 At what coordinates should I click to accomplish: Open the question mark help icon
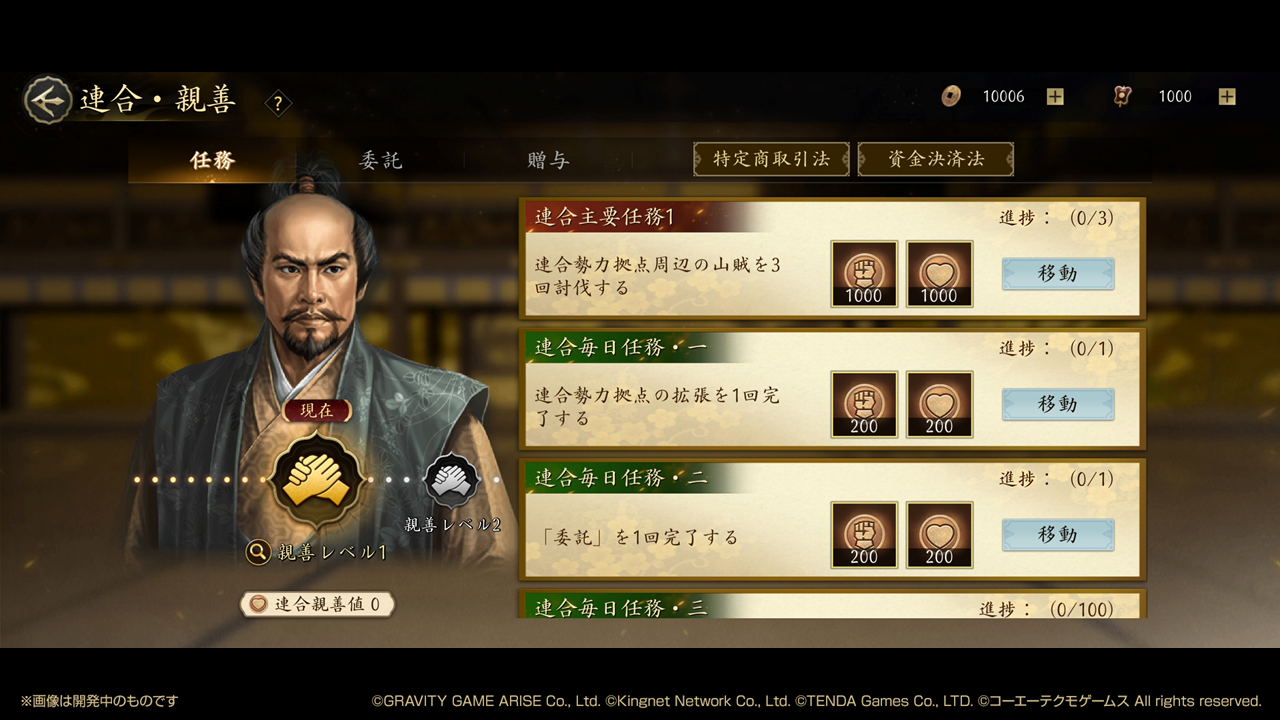278,102
